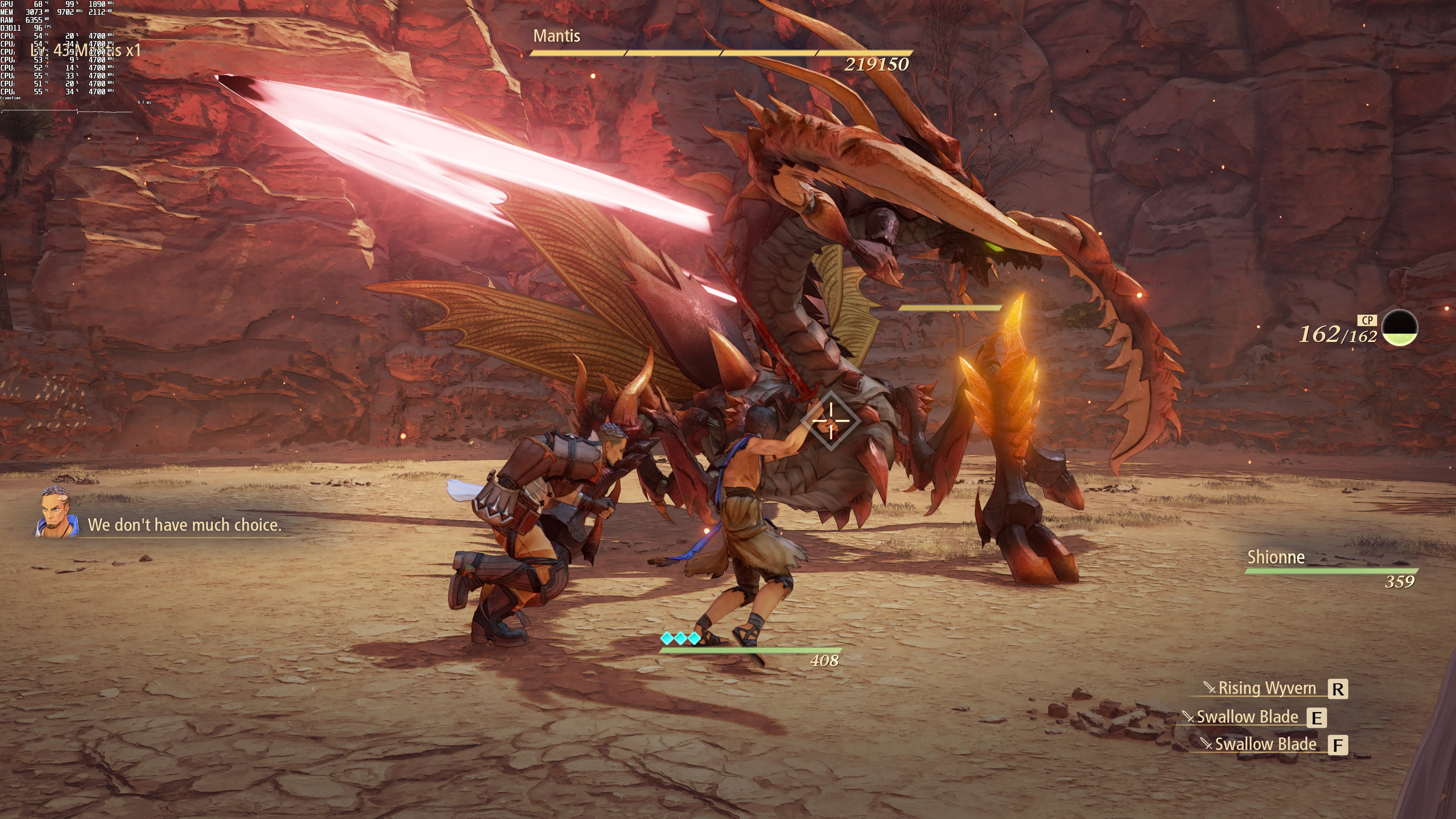1456x819 pixels.
Task: Click the diamond target lock-on reticle
Action: [830, 420]
